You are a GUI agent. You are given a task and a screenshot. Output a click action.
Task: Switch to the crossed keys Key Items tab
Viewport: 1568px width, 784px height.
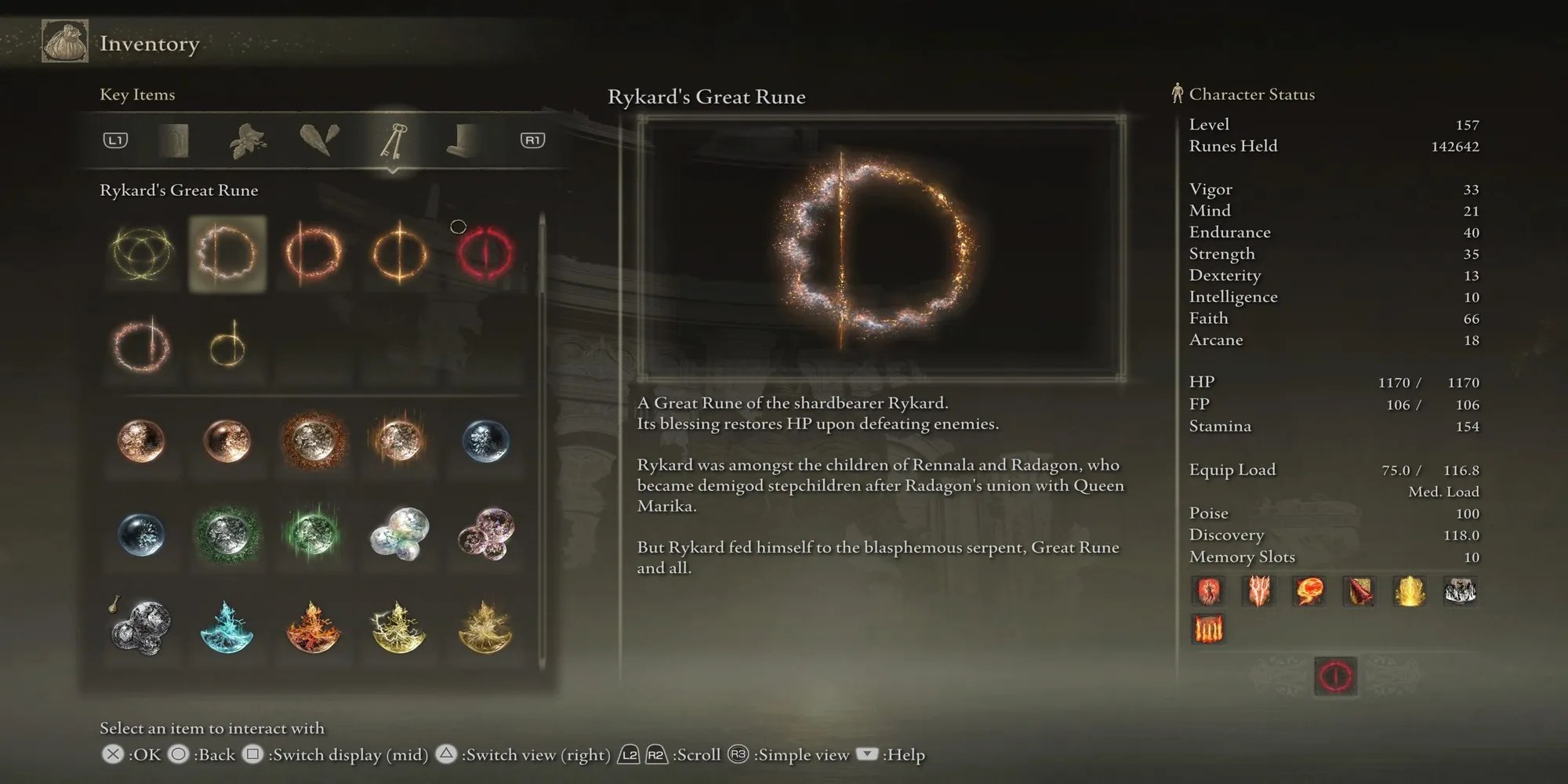[393, 141]
